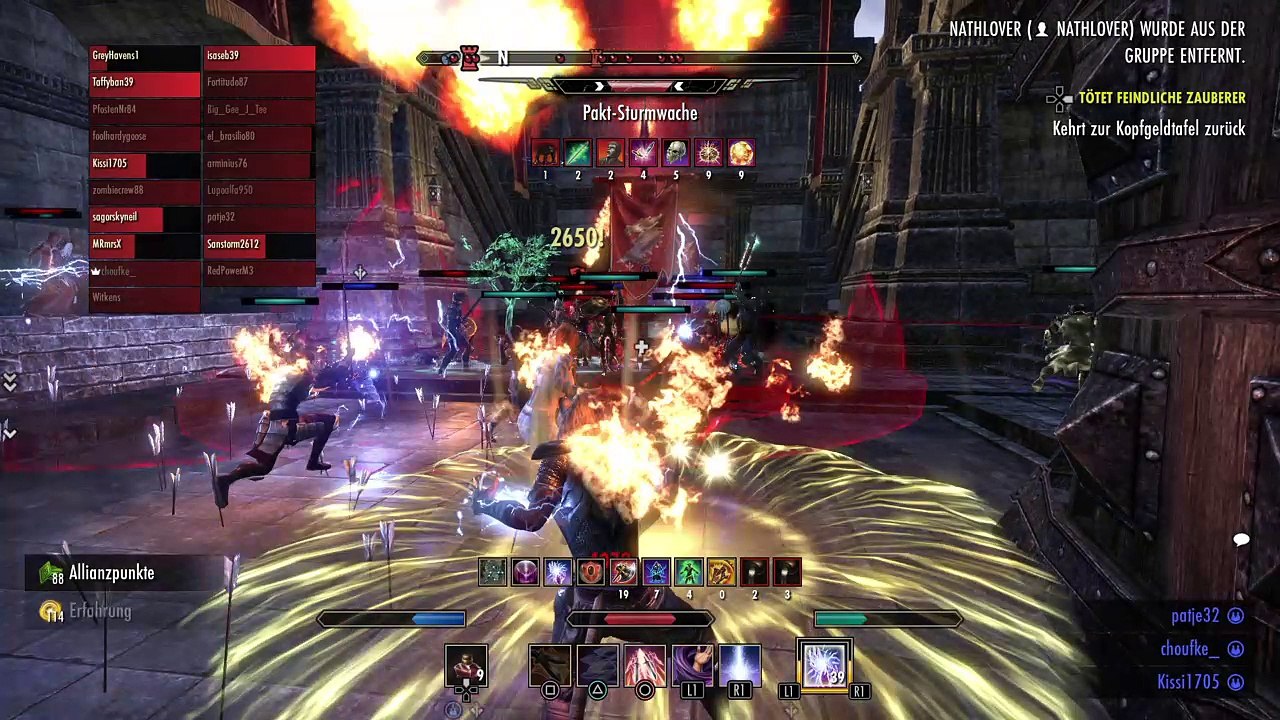Inspect the green figure buff icon
The width and height of the screenshot is (1280, 720).
(x=688, y=572)
